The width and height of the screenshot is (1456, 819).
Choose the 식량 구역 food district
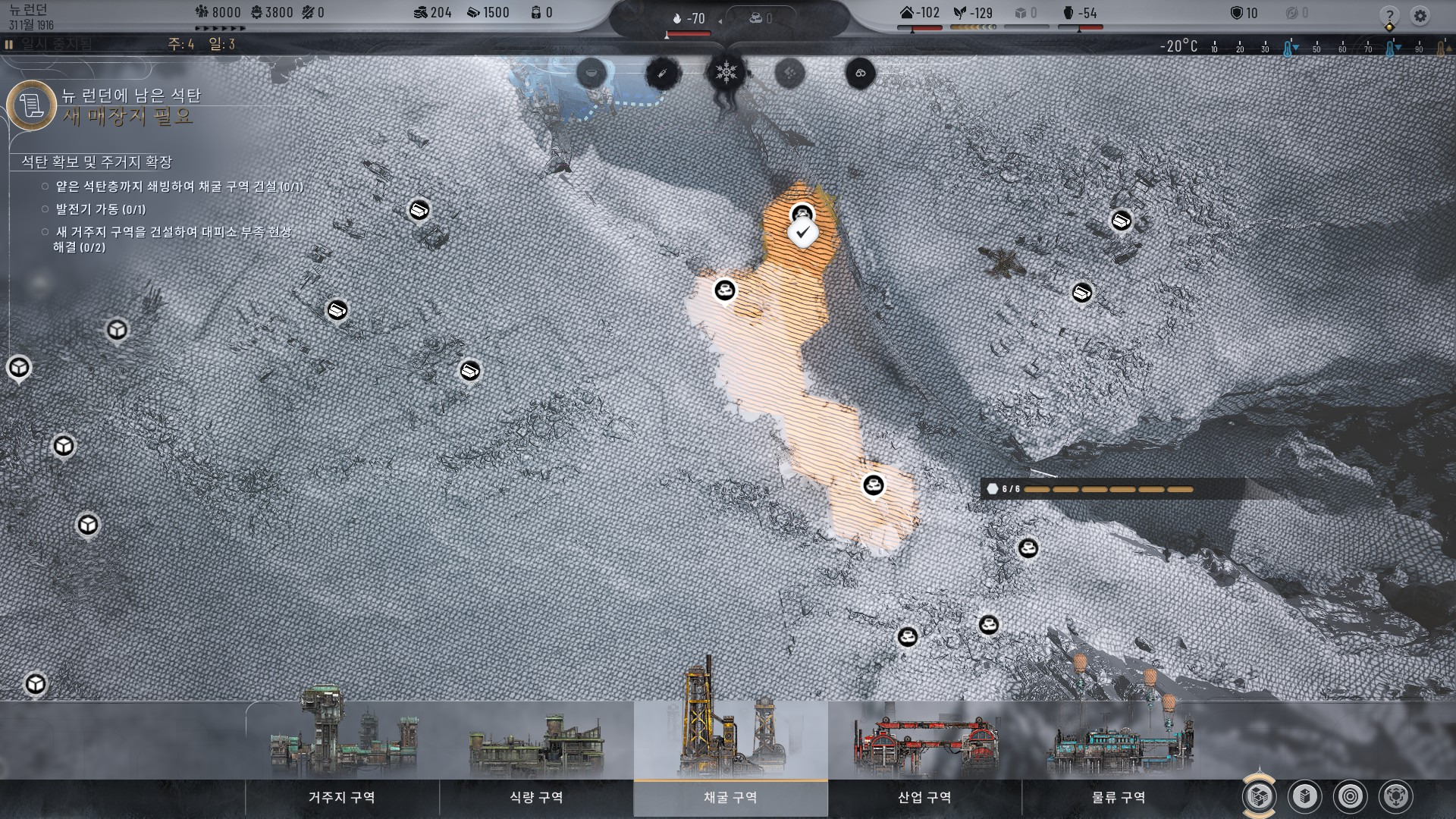(x=536, y=796)
